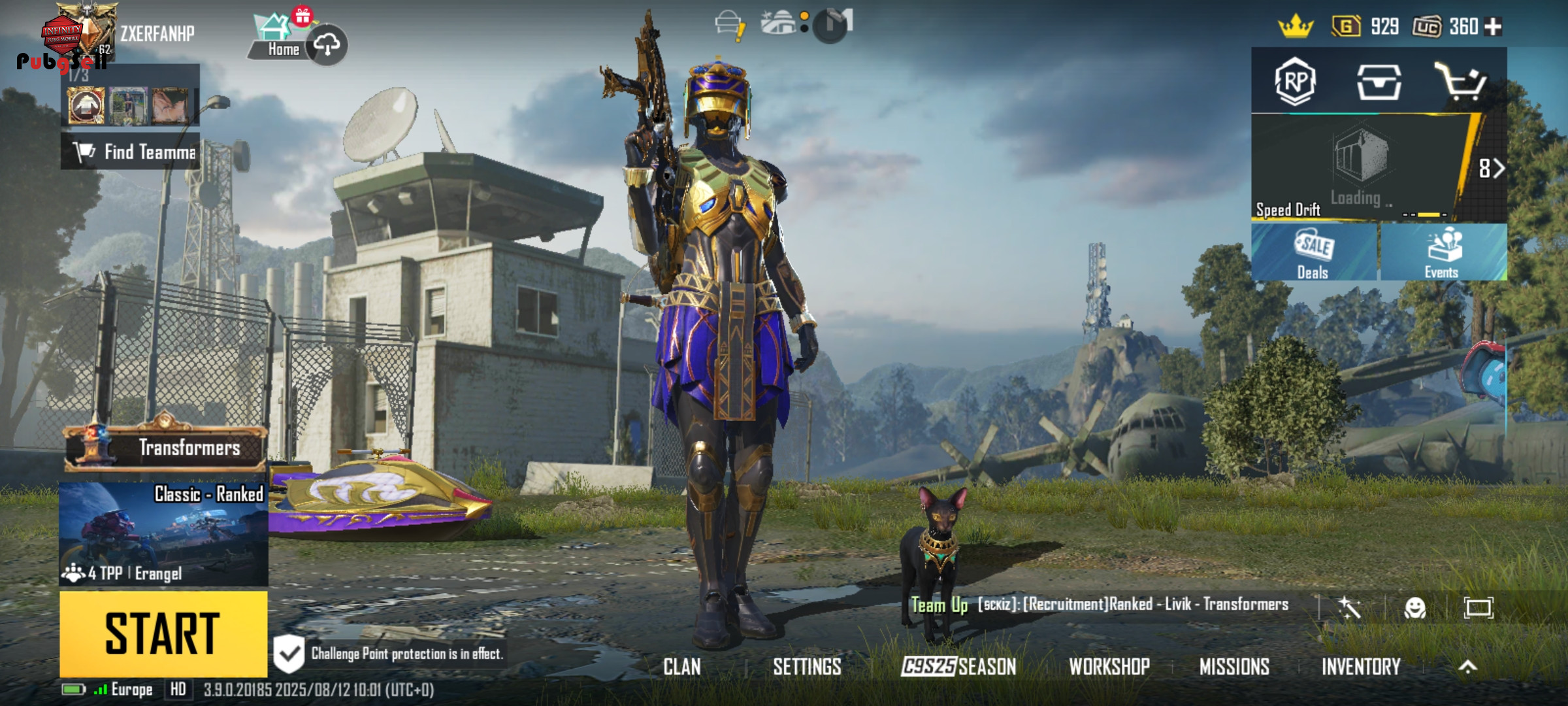This screenshot has height=706, width=1568.
Task: Open the shopping cart shop
Action: point(1461,82)
